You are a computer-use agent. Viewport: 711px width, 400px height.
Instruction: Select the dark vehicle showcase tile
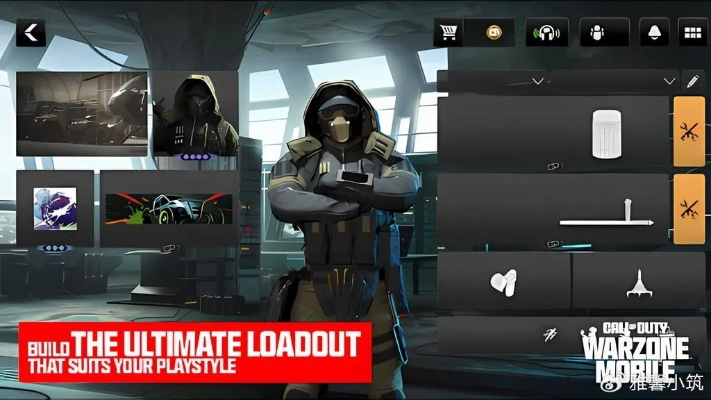(82, 113)
